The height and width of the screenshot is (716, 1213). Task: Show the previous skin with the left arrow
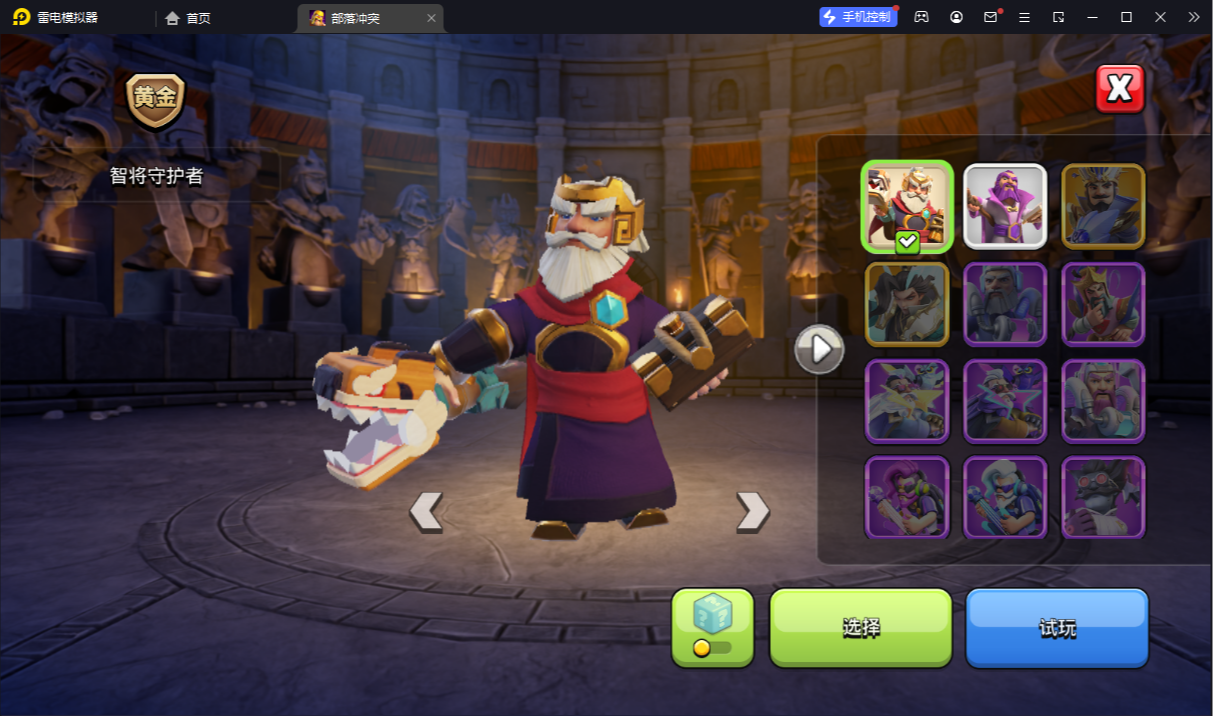click(426, 511)
